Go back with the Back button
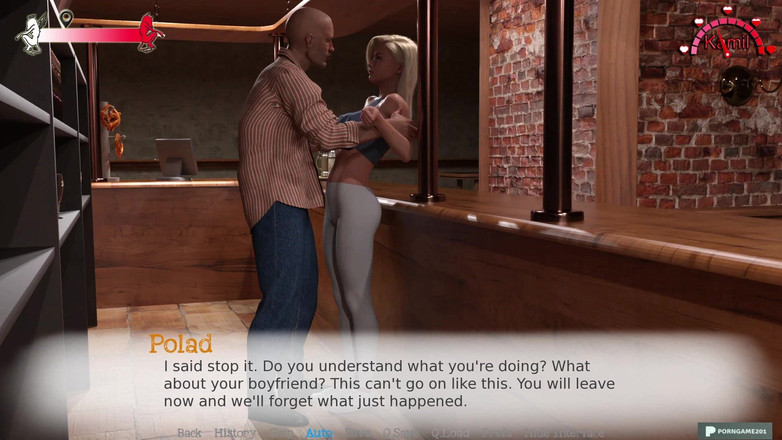The height and width of the screenshot is (440, 782). [189, 433]
